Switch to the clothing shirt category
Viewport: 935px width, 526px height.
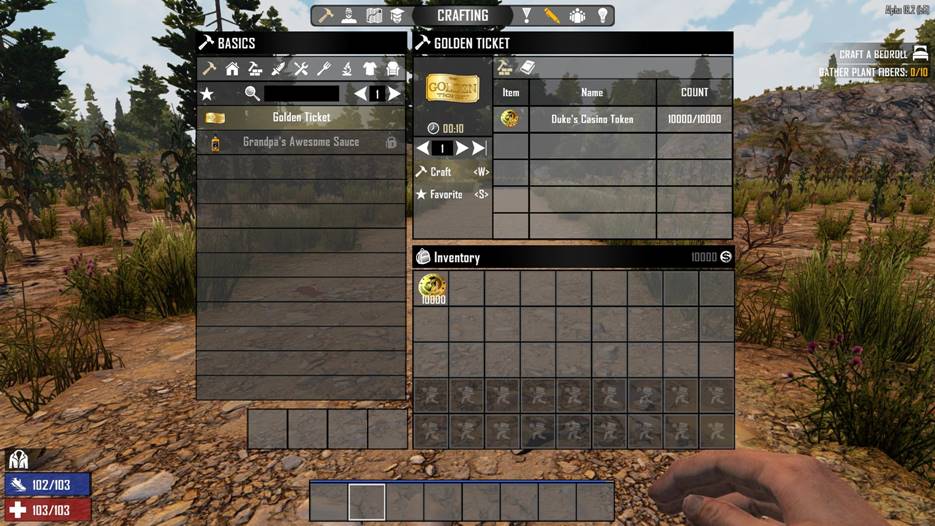pyautogui.click(x=370, y=69)
